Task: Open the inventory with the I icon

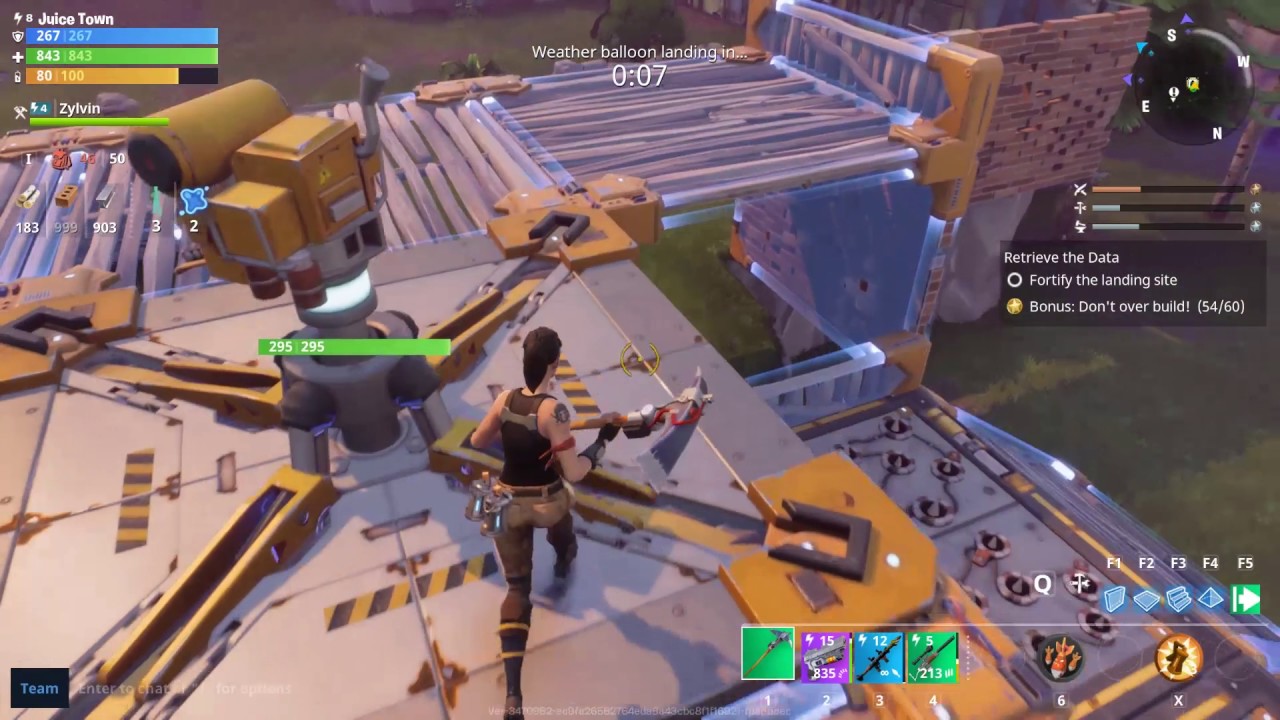Action: 28,159
